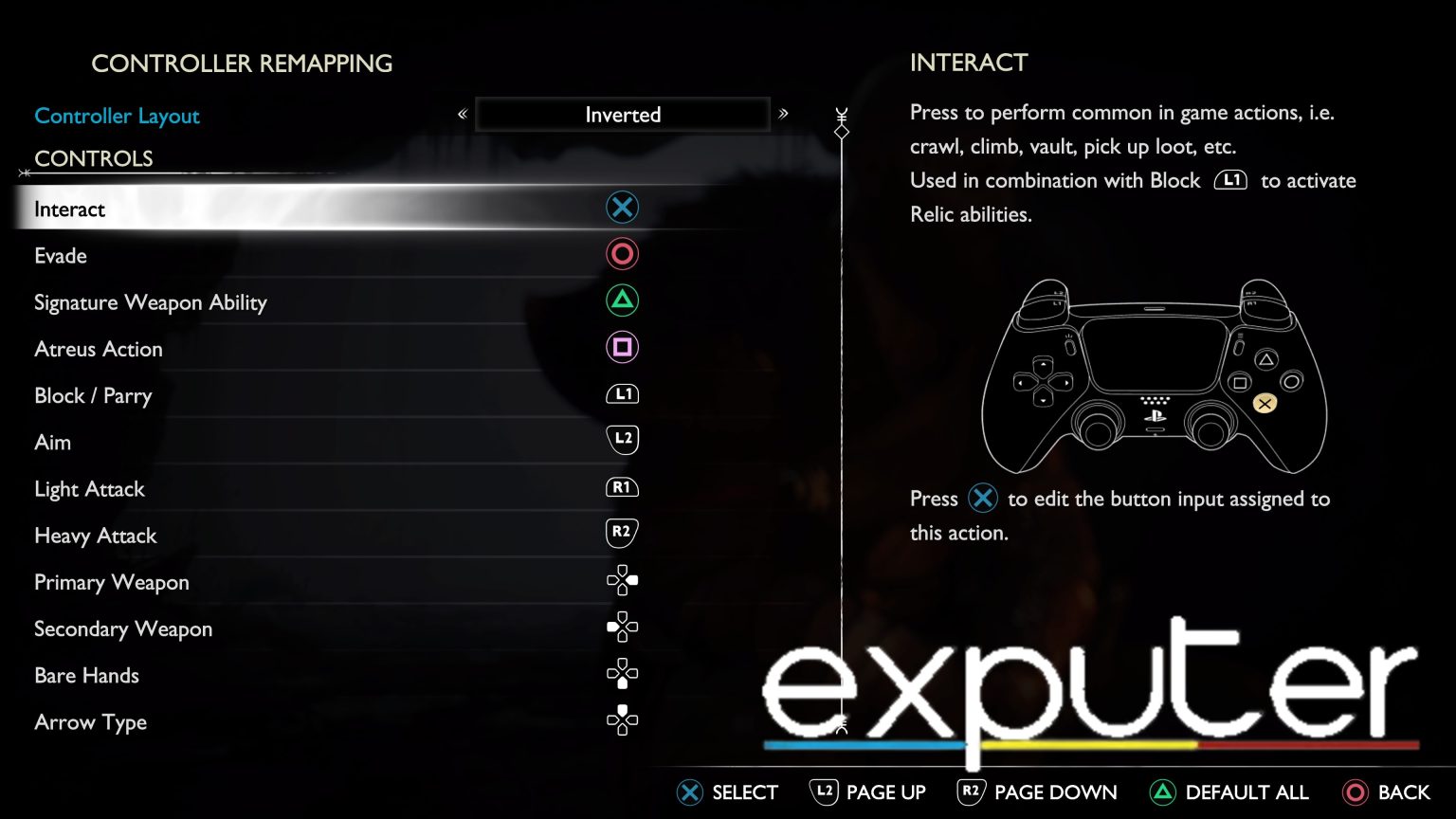Click the highlighted Cross button on the controller diagram

[x=1265, y=402]
